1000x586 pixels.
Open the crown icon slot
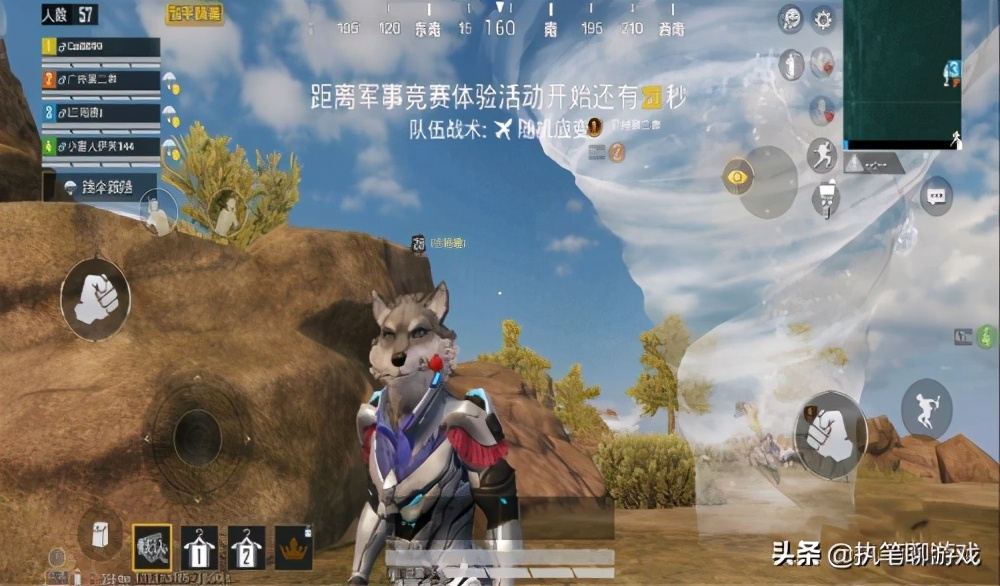(293, 547)
